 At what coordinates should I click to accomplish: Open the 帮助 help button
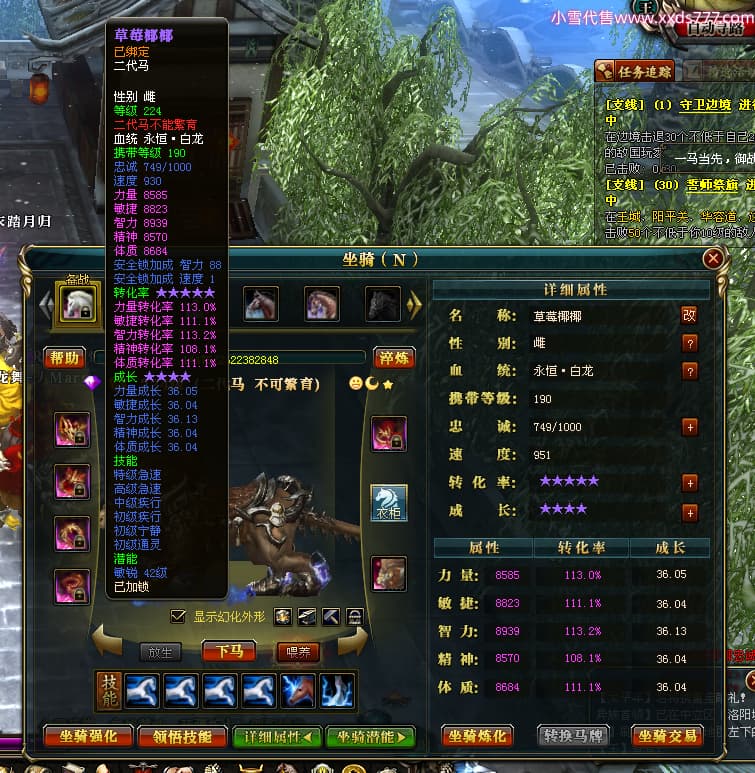point(64,358)
